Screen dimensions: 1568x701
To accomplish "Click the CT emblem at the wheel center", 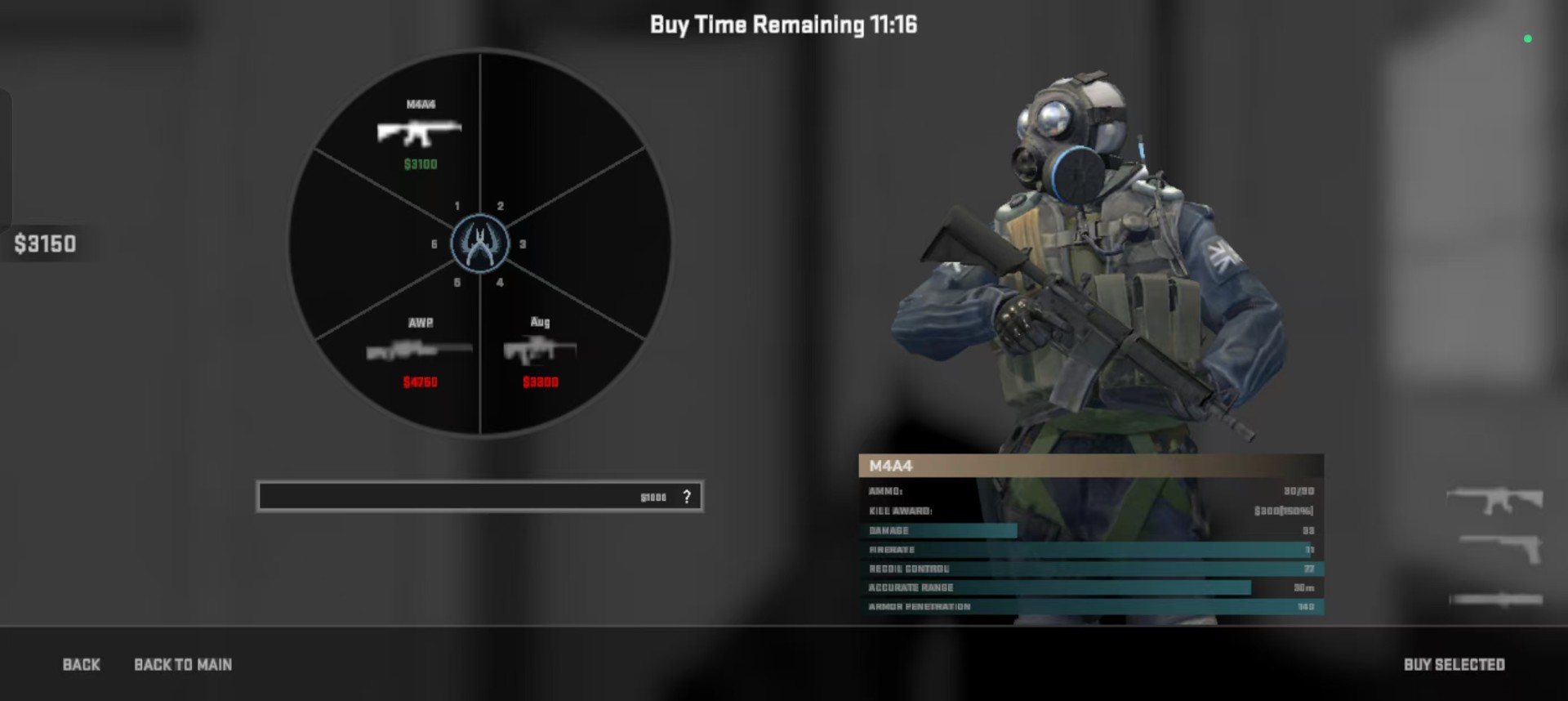I will point(479,242).
